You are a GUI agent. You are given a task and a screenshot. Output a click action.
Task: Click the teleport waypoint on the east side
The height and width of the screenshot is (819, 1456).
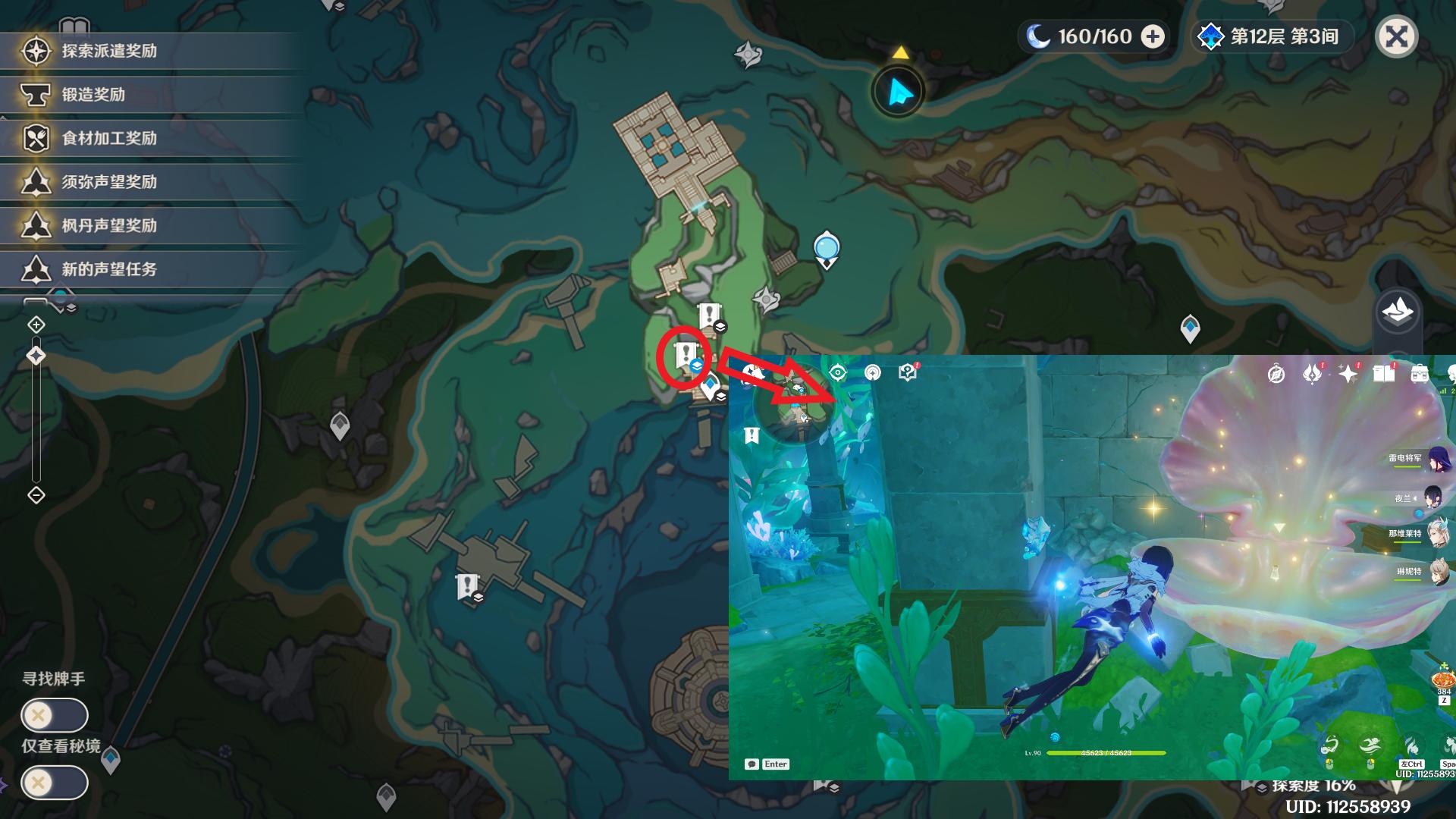tap(1190, 328)
